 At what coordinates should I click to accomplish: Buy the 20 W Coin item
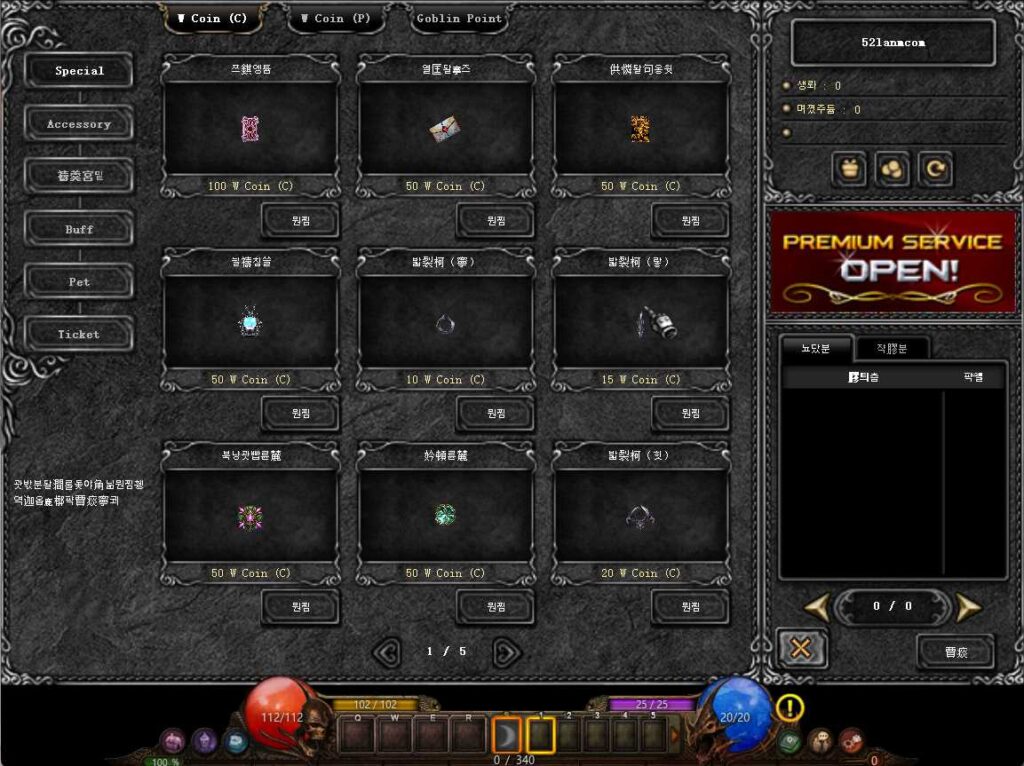click(x=690, y=606)
